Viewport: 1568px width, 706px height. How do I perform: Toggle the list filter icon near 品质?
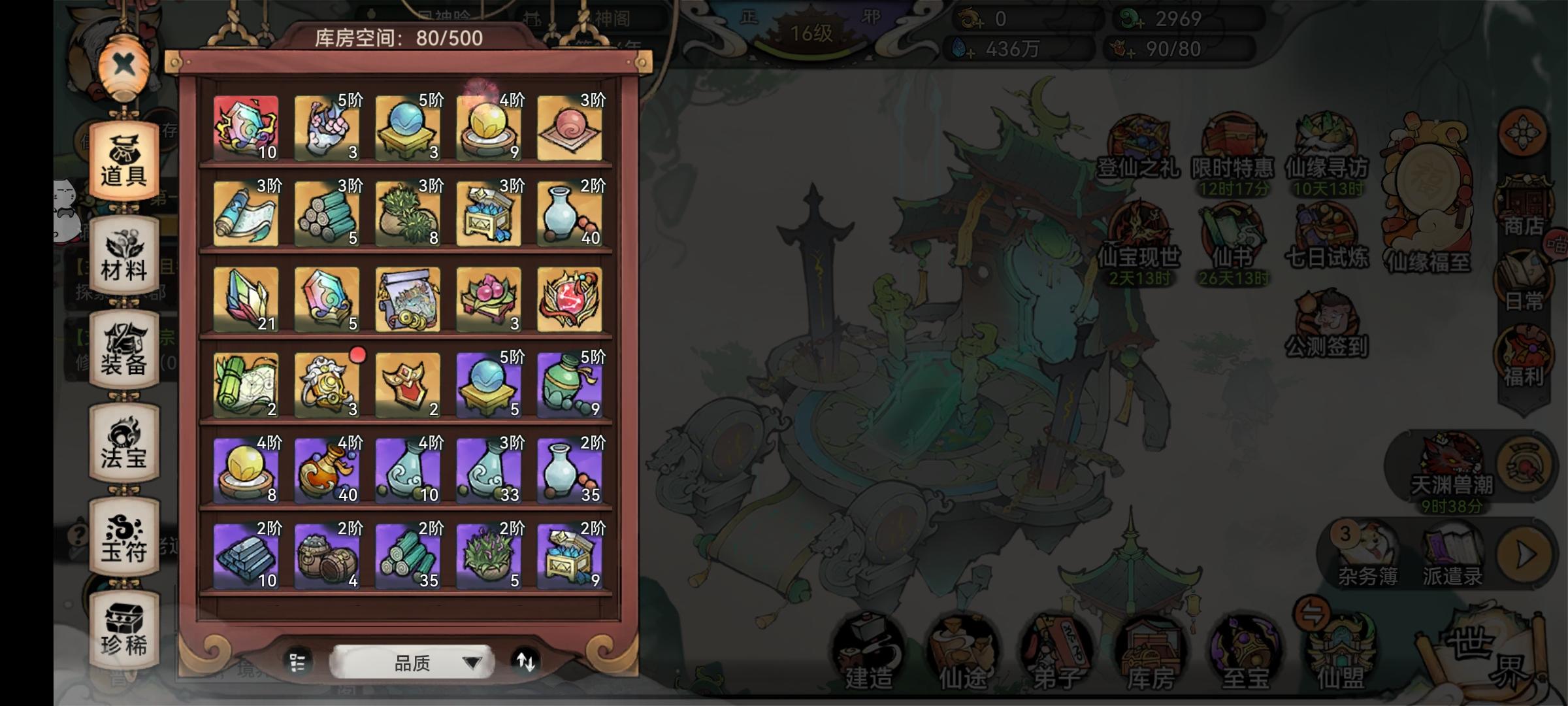[297, 662]
